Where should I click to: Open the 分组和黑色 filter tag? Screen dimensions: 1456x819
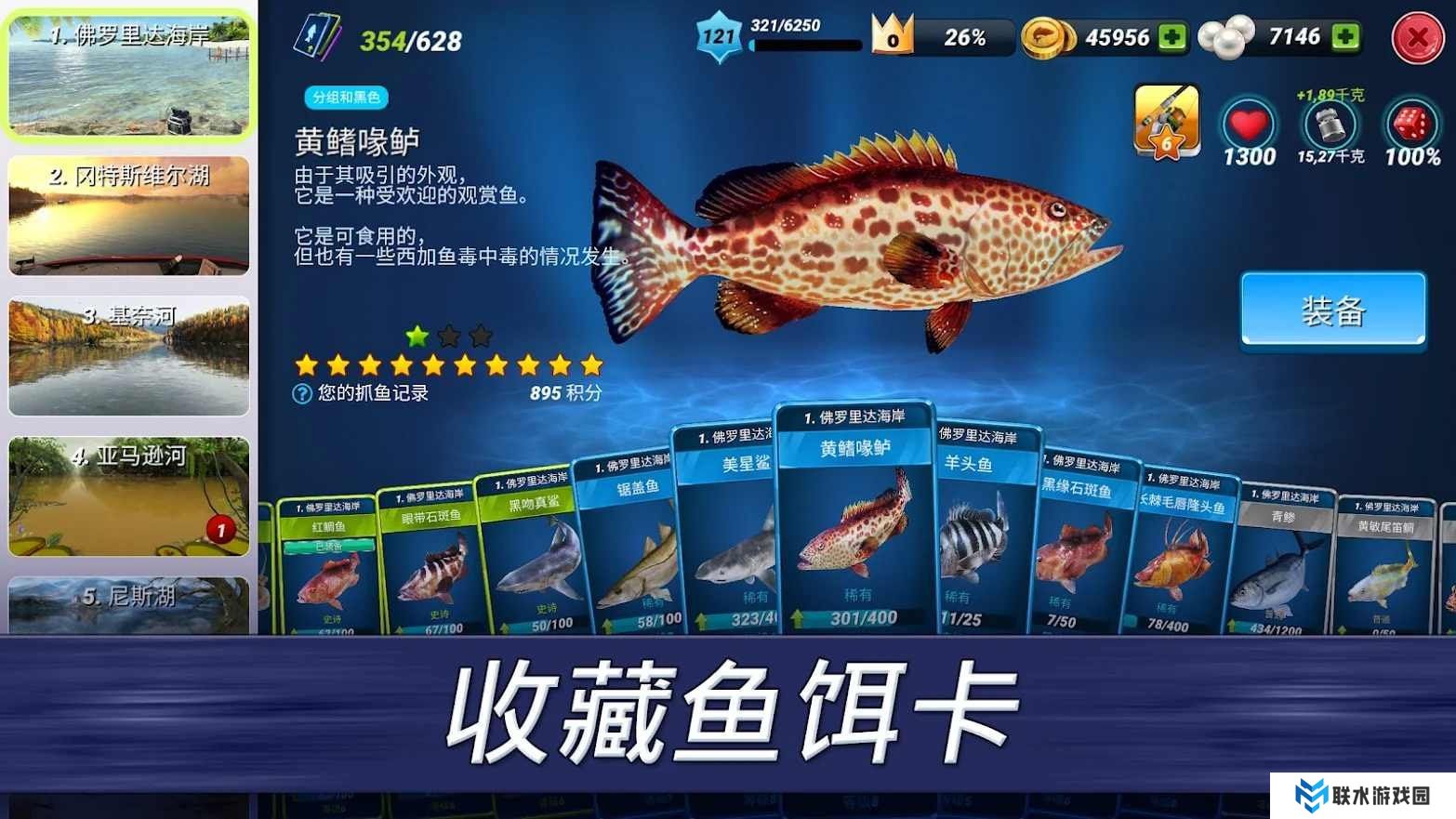pos(346,97)
